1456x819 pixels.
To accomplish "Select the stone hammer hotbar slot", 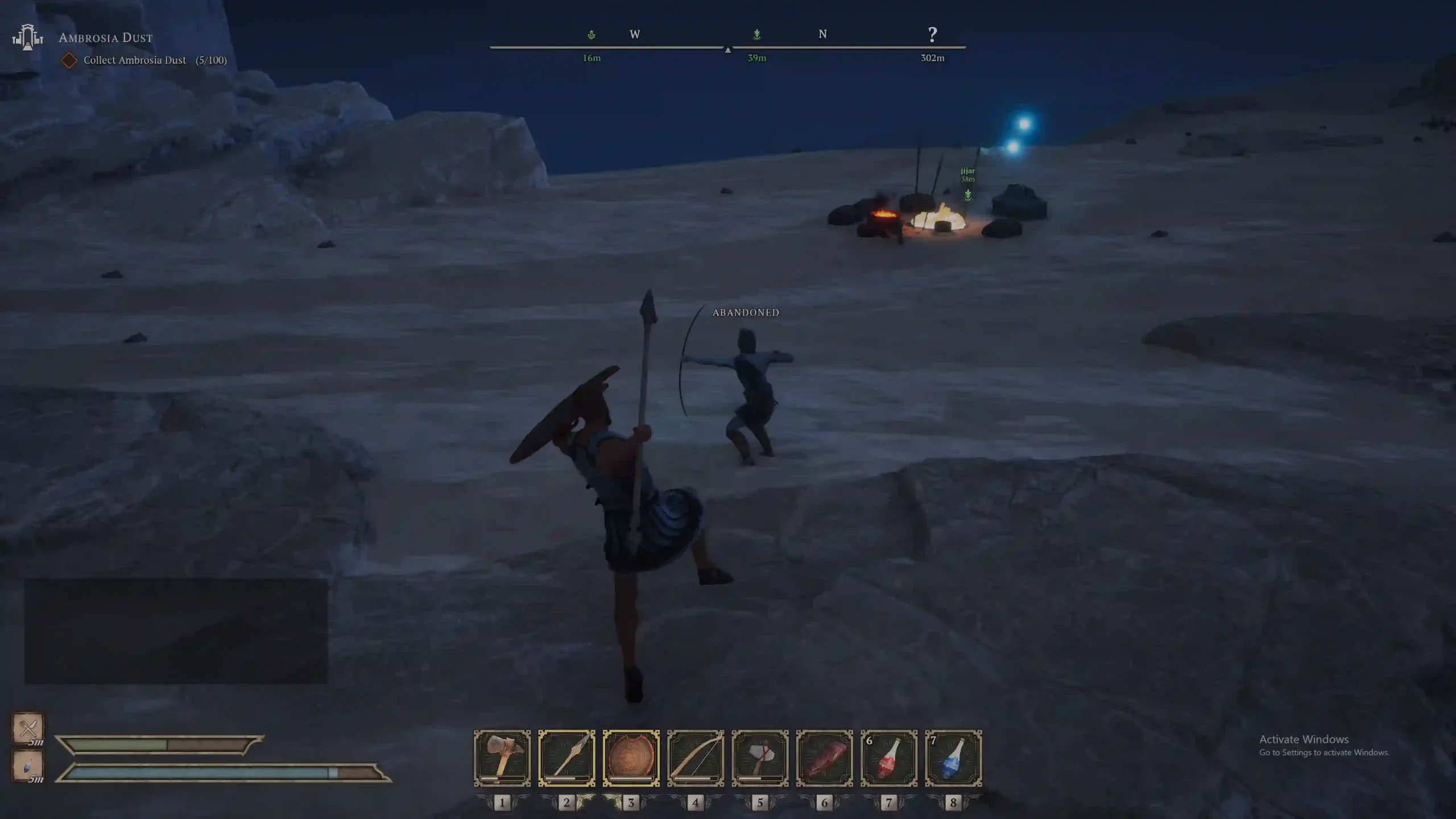I will [x=502, y=758].
